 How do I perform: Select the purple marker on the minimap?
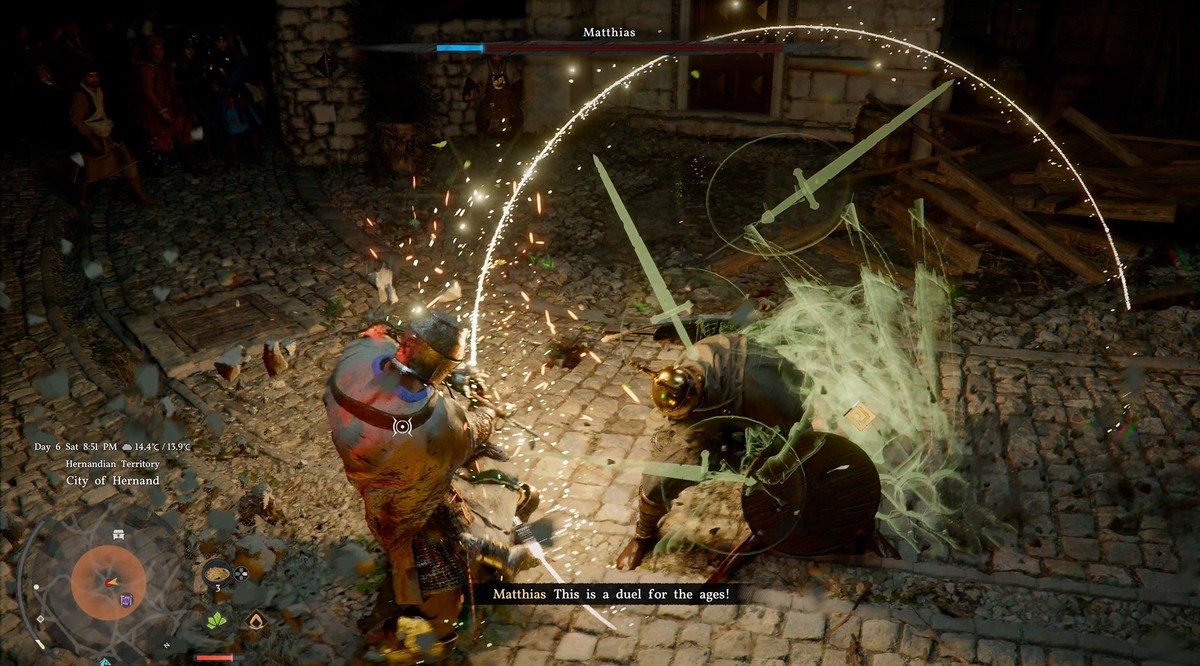pos(127,600)
